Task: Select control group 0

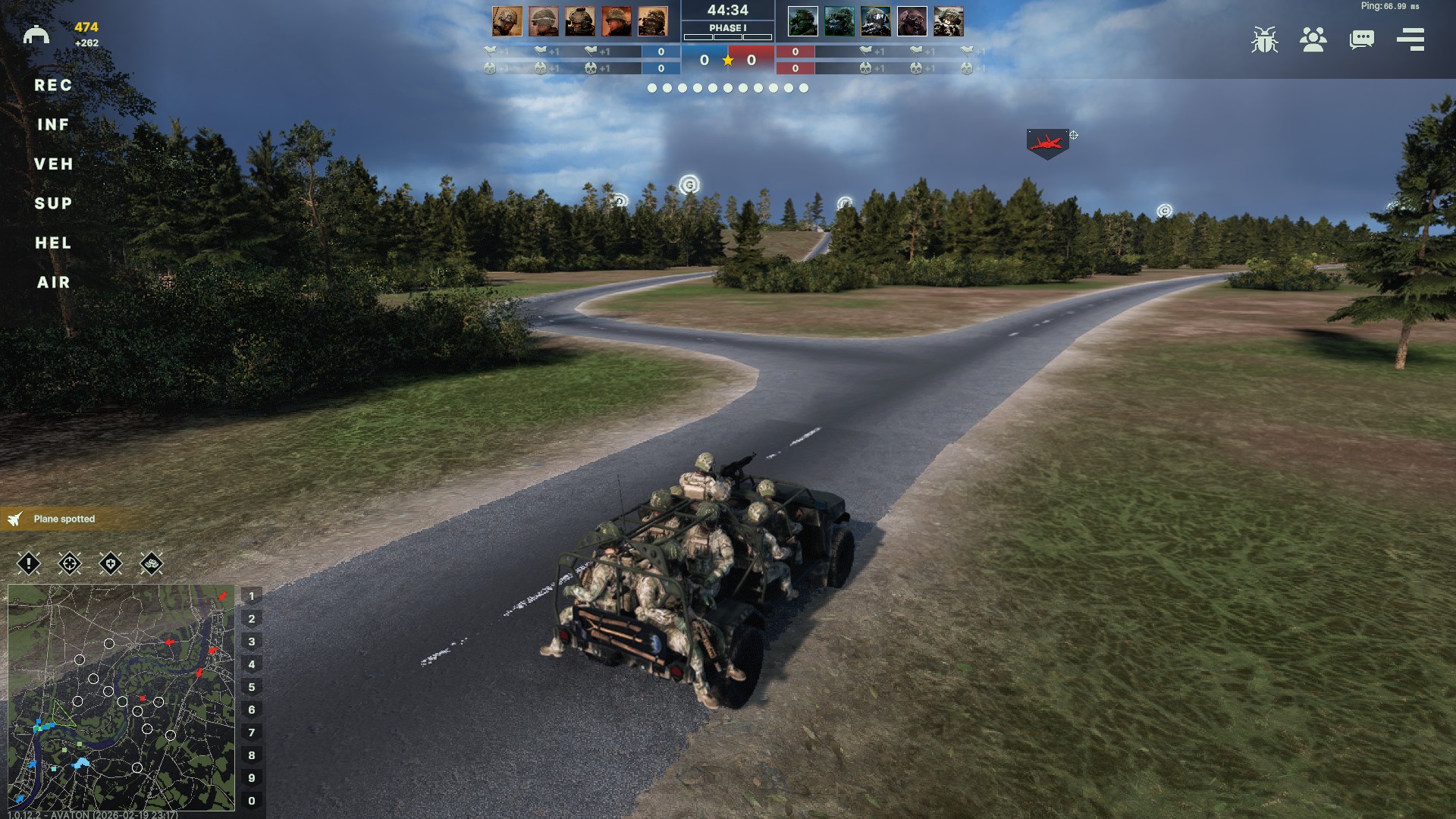Action: coord(252,801)
